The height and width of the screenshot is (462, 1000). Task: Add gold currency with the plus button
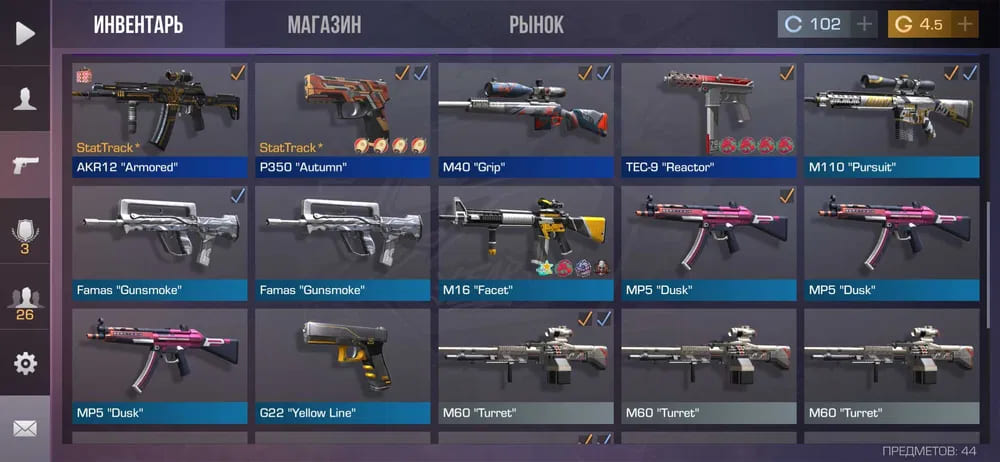(965, 24)
